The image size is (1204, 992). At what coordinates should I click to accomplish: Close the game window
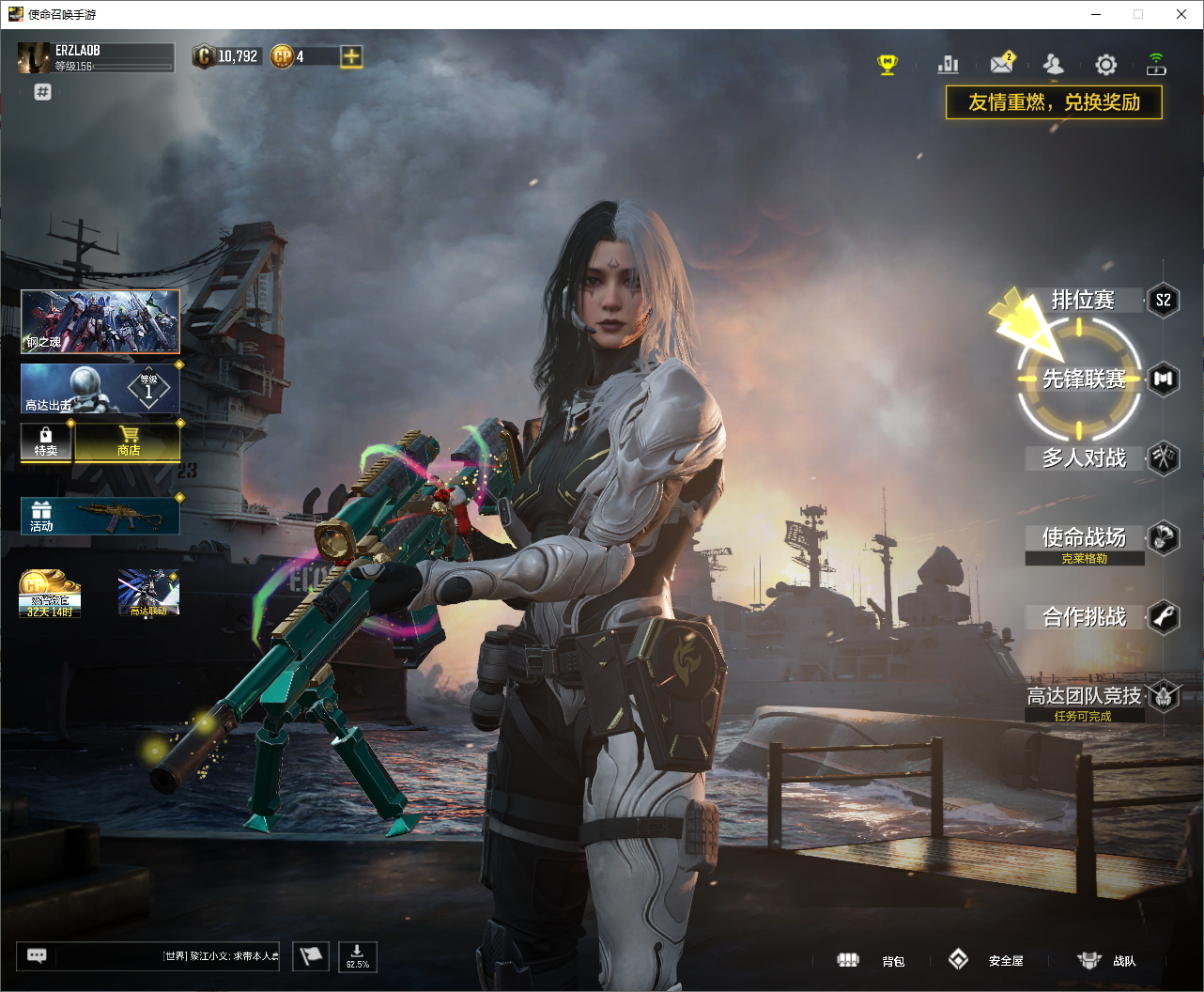1181,14
